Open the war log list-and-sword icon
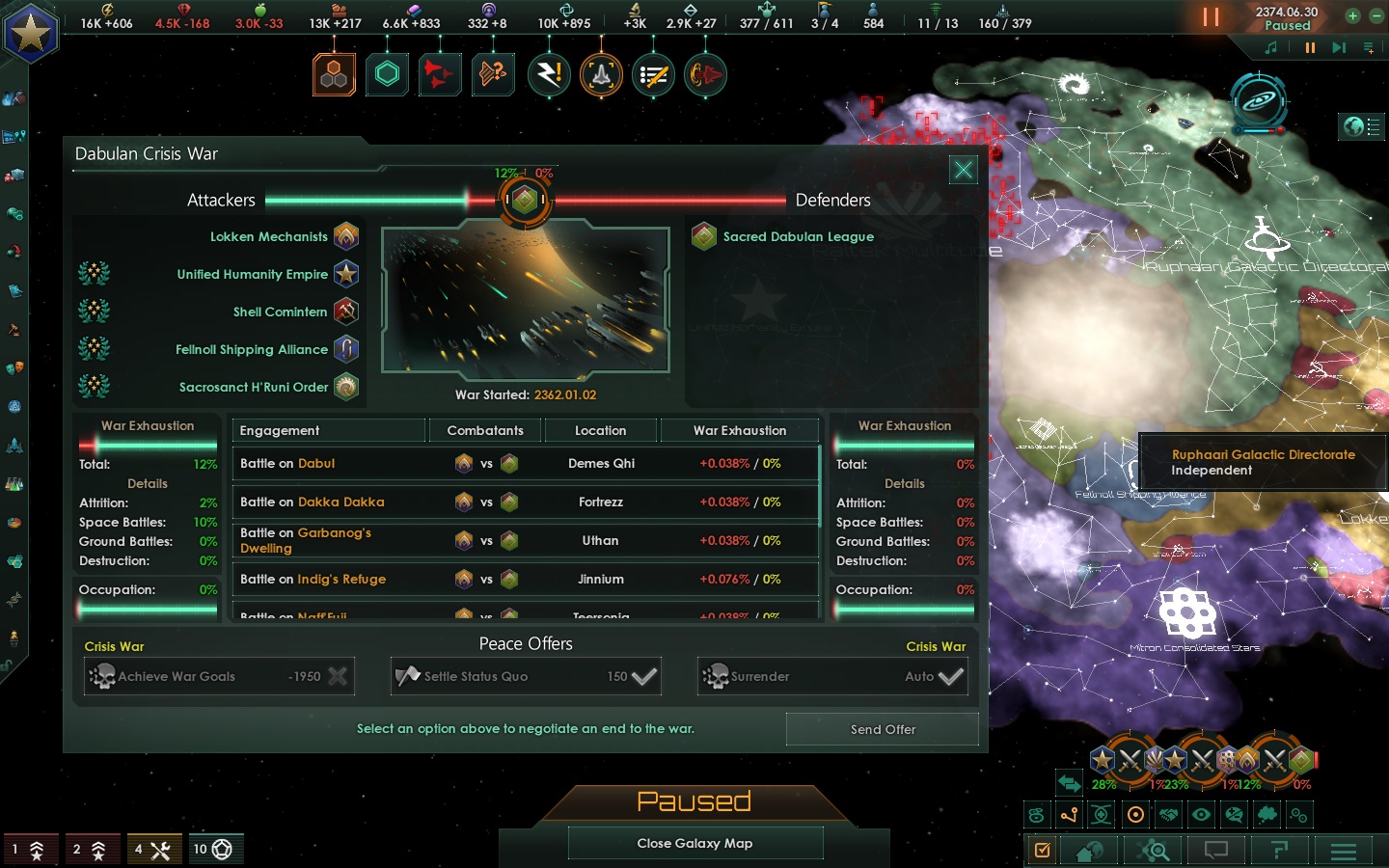This screenshot has height=868, width=1389. click(x=653, y=74)
